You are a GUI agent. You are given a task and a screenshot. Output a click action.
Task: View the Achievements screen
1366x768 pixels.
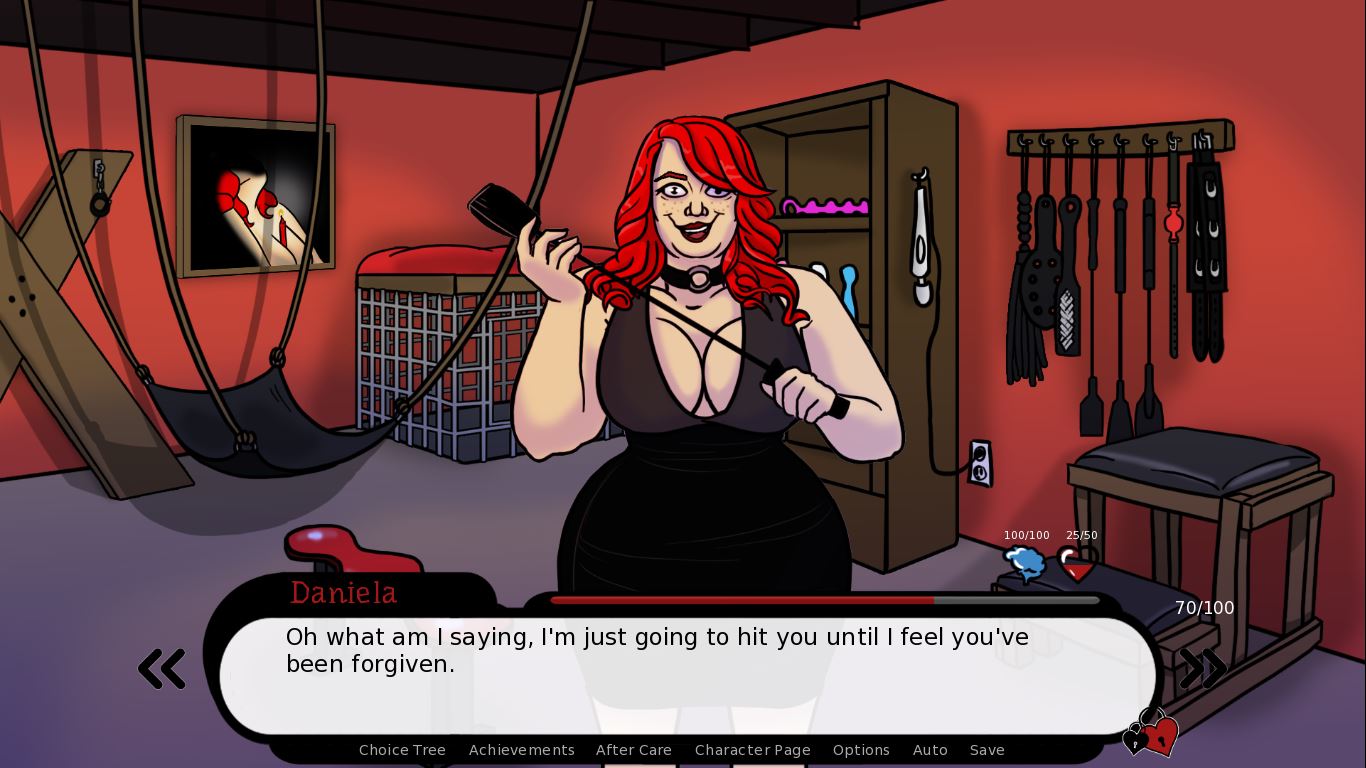click(521, 750)
